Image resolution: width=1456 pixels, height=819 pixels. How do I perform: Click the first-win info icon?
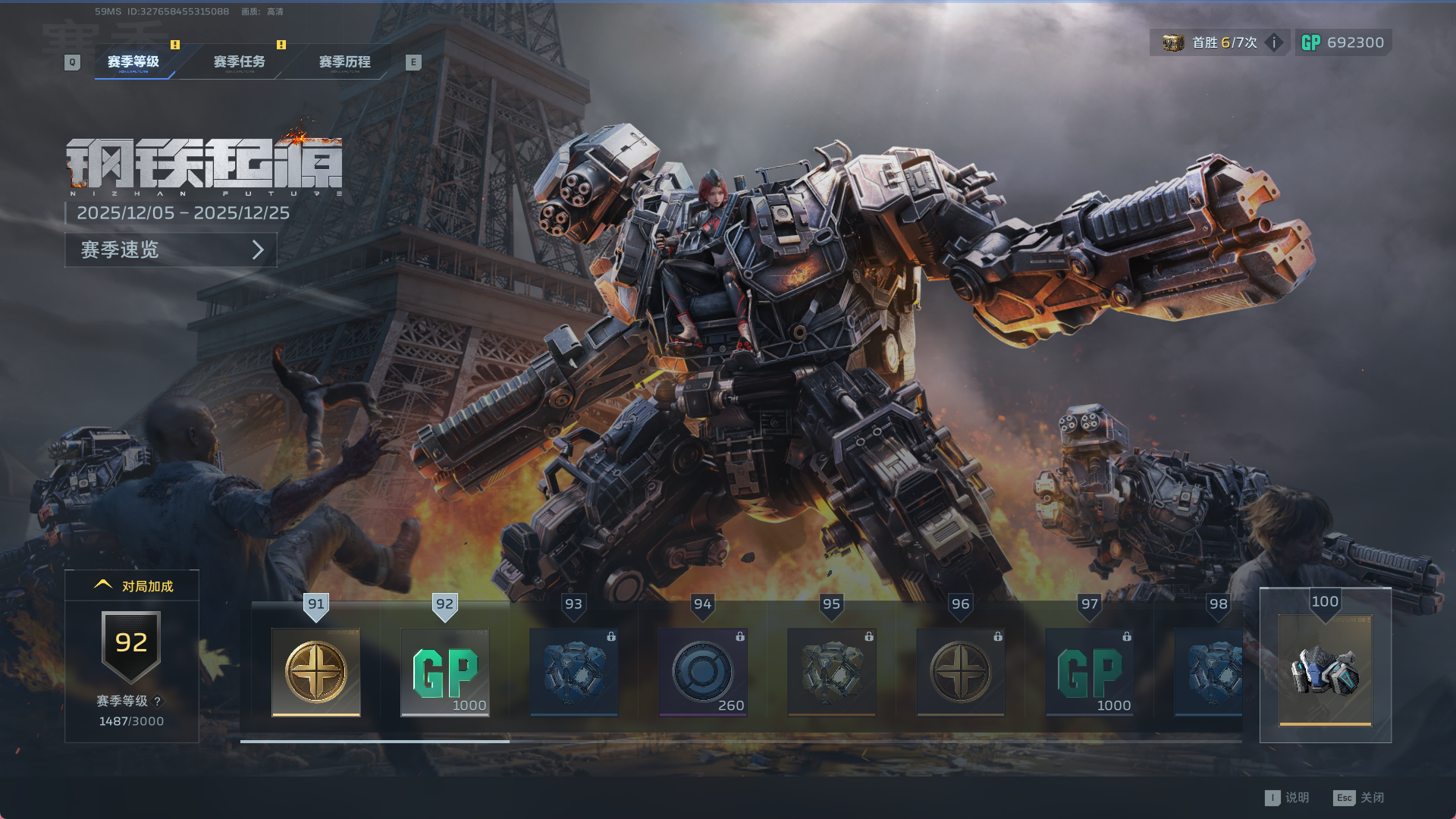(x=1275, y=42)
